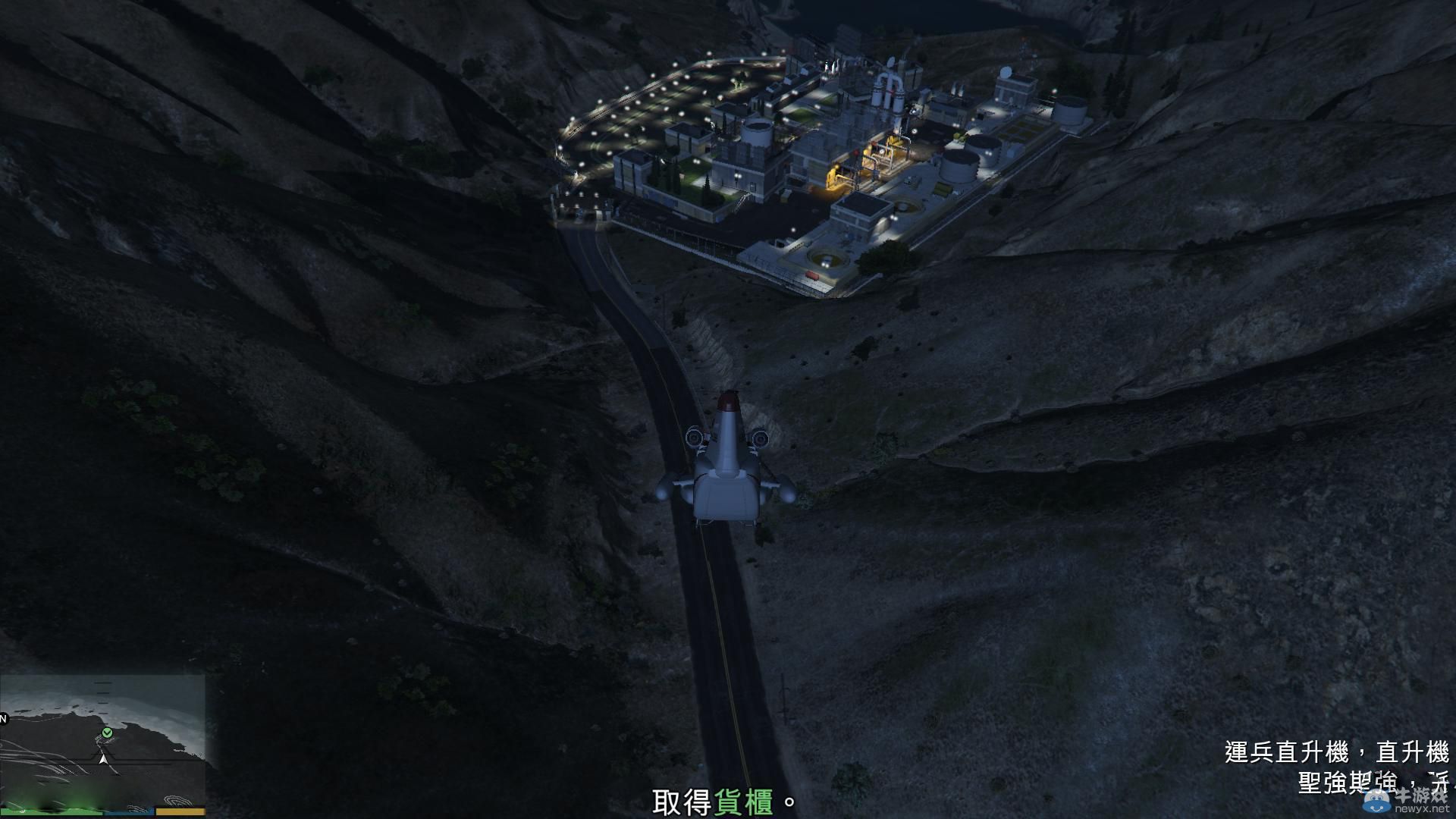
Task: Click the yellow armor bar under the minimap
Action: (x=182, y=811)
